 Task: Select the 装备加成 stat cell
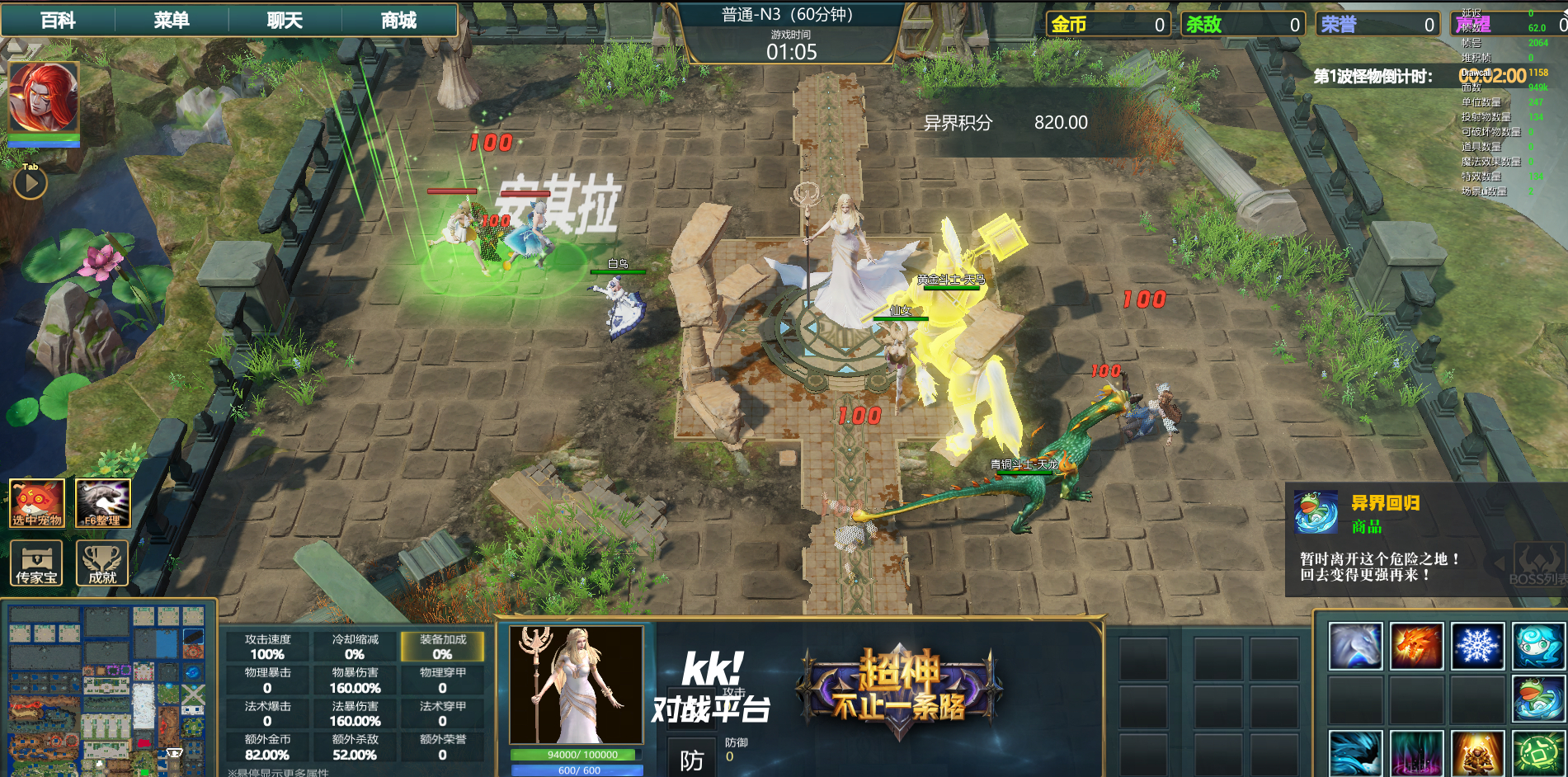(442, 647)
